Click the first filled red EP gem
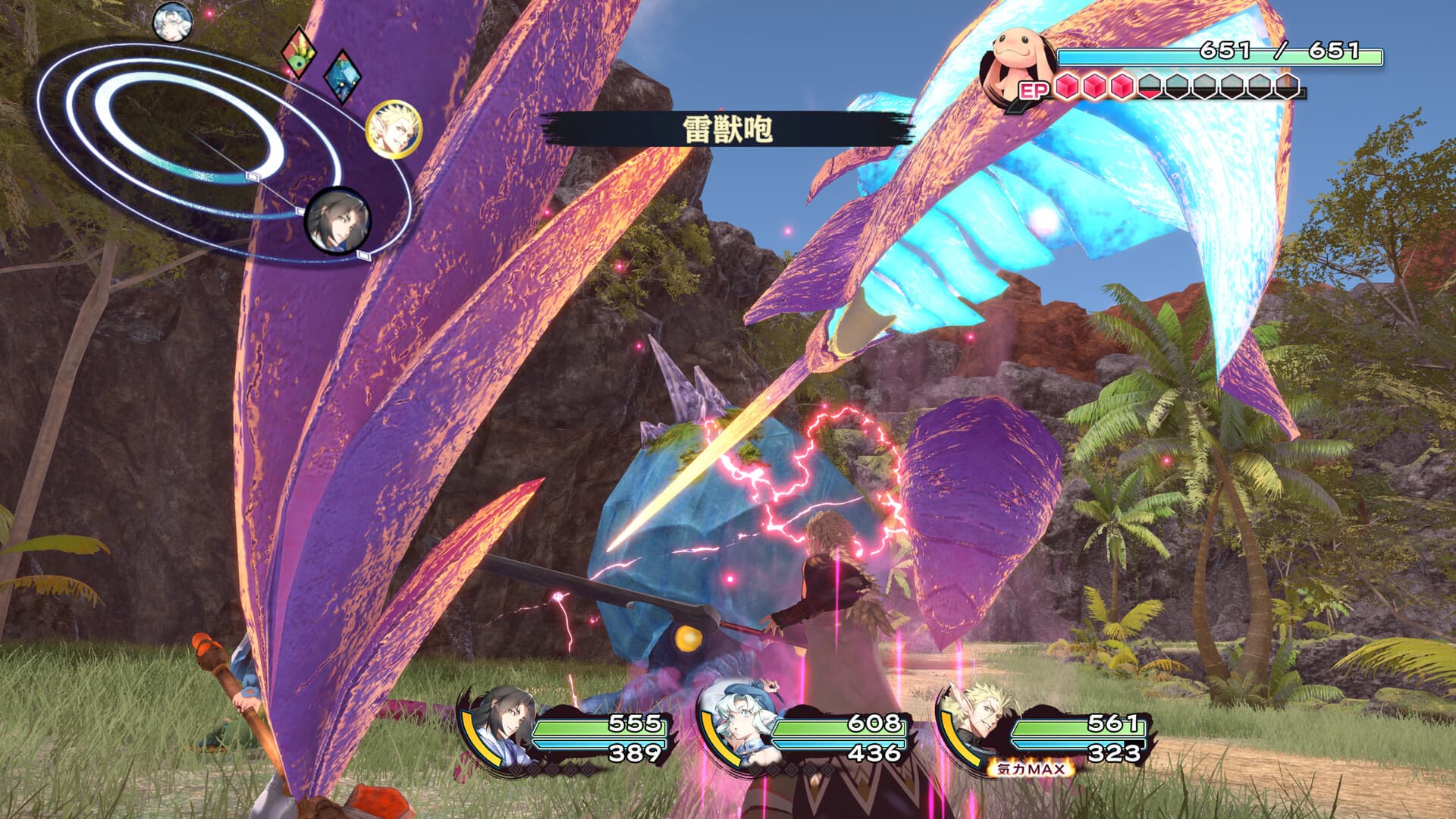 coord(1065,85)
